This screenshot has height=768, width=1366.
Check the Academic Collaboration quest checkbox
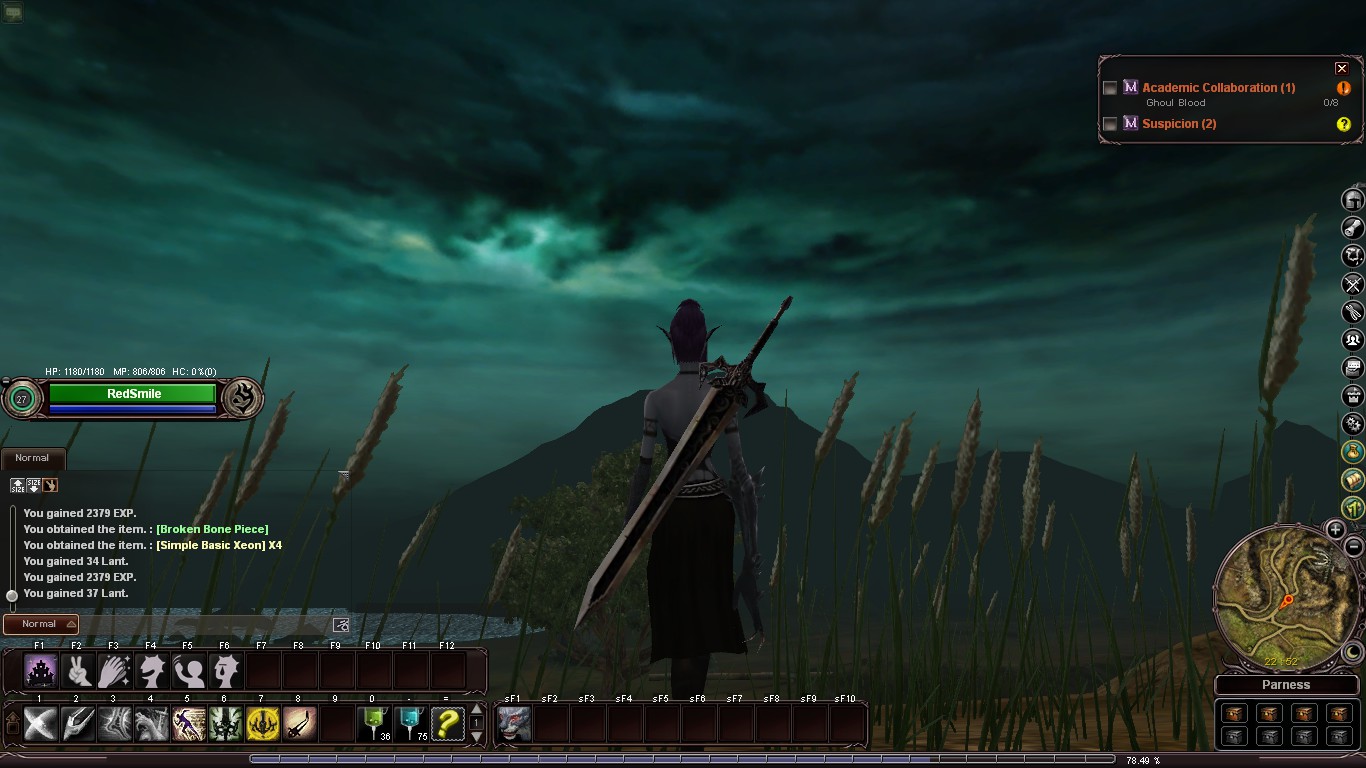(1110, 87)
